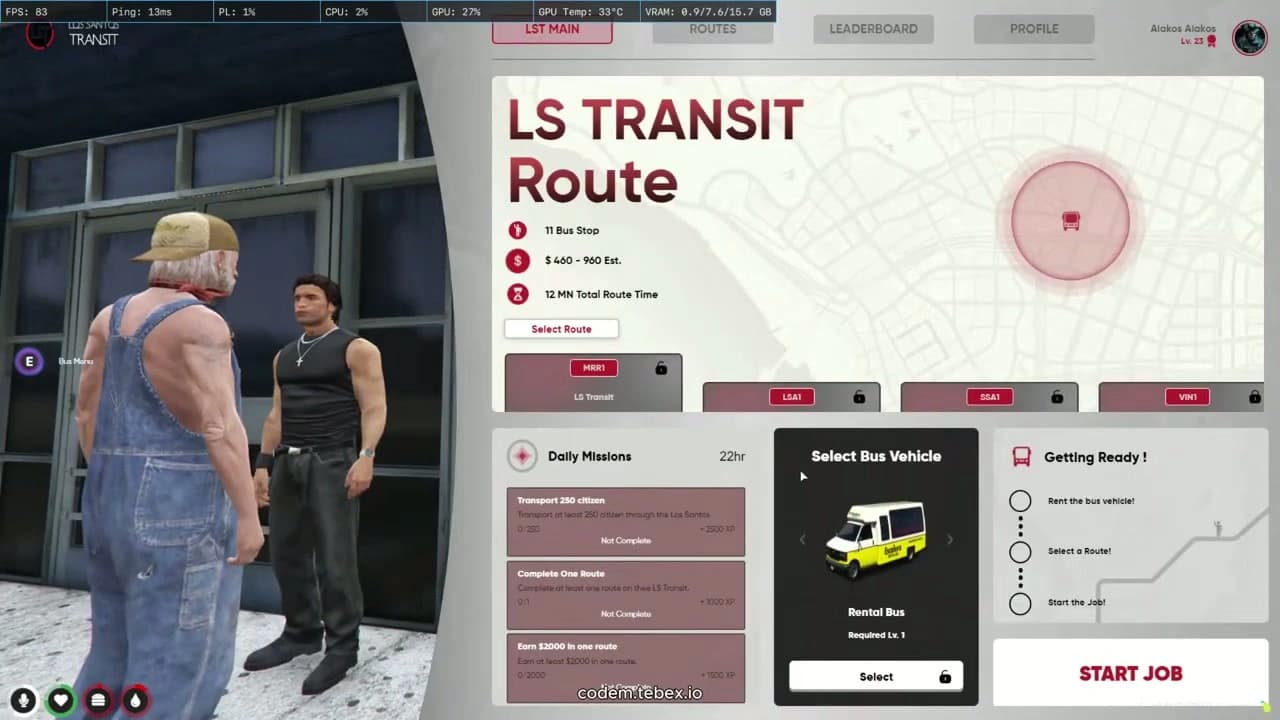This screenshot has width=1280, height=720.
Task: Check the 'Select a Route!' circle
Action: pos(1020,551)
